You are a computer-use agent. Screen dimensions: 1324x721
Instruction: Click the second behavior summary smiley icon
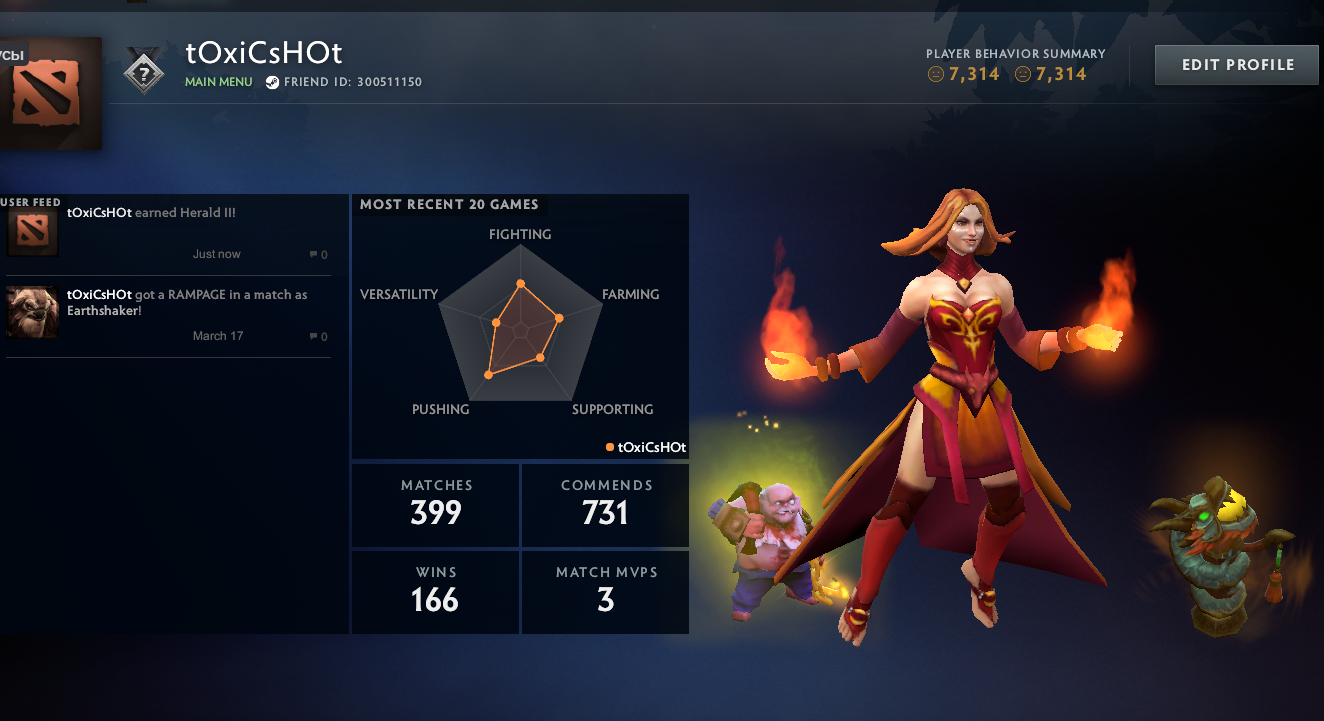1022,74
